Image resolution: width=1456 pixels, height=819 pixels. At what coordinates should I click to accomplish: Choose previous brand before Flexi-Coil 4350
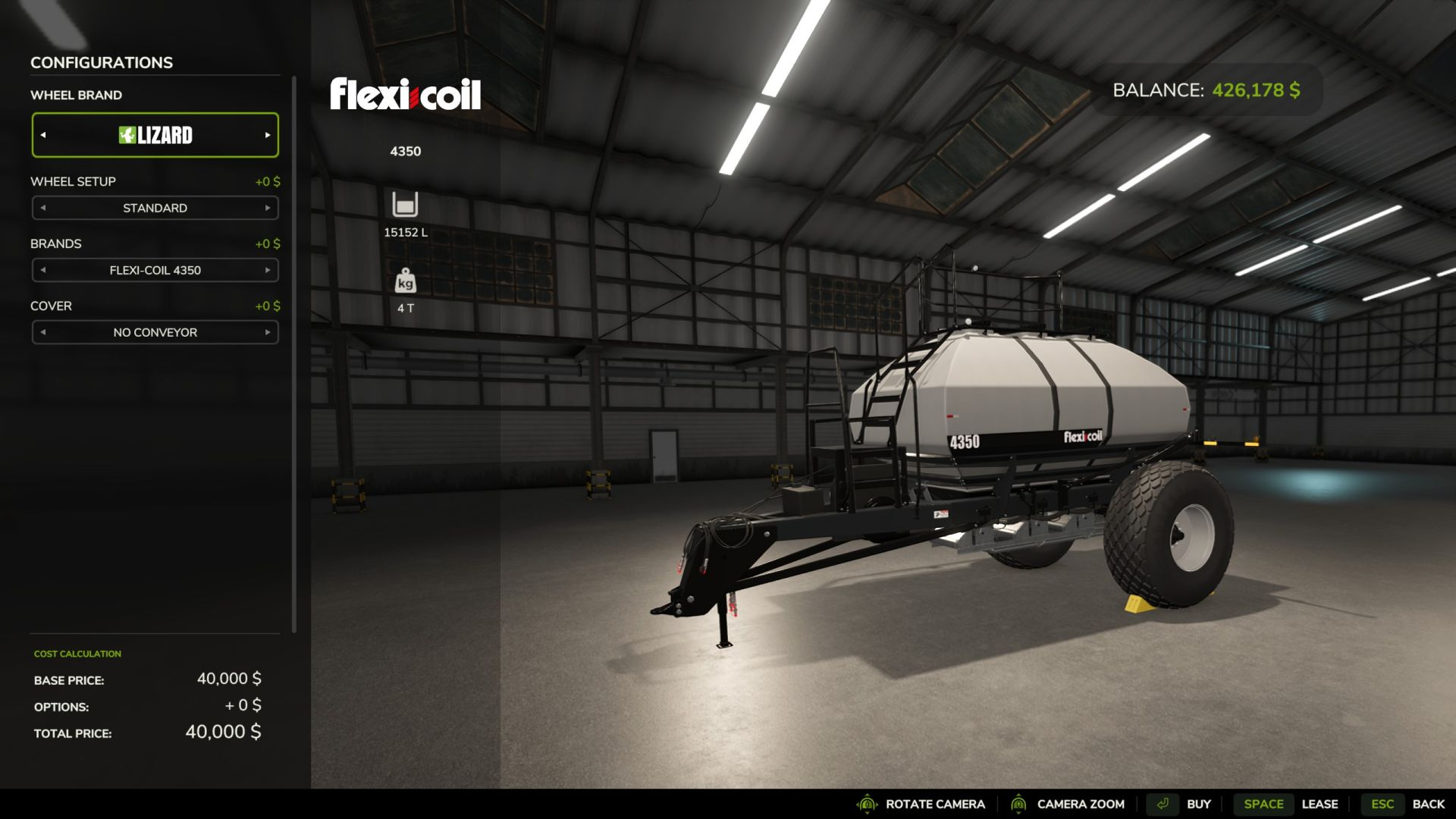(x=43, y=270)
